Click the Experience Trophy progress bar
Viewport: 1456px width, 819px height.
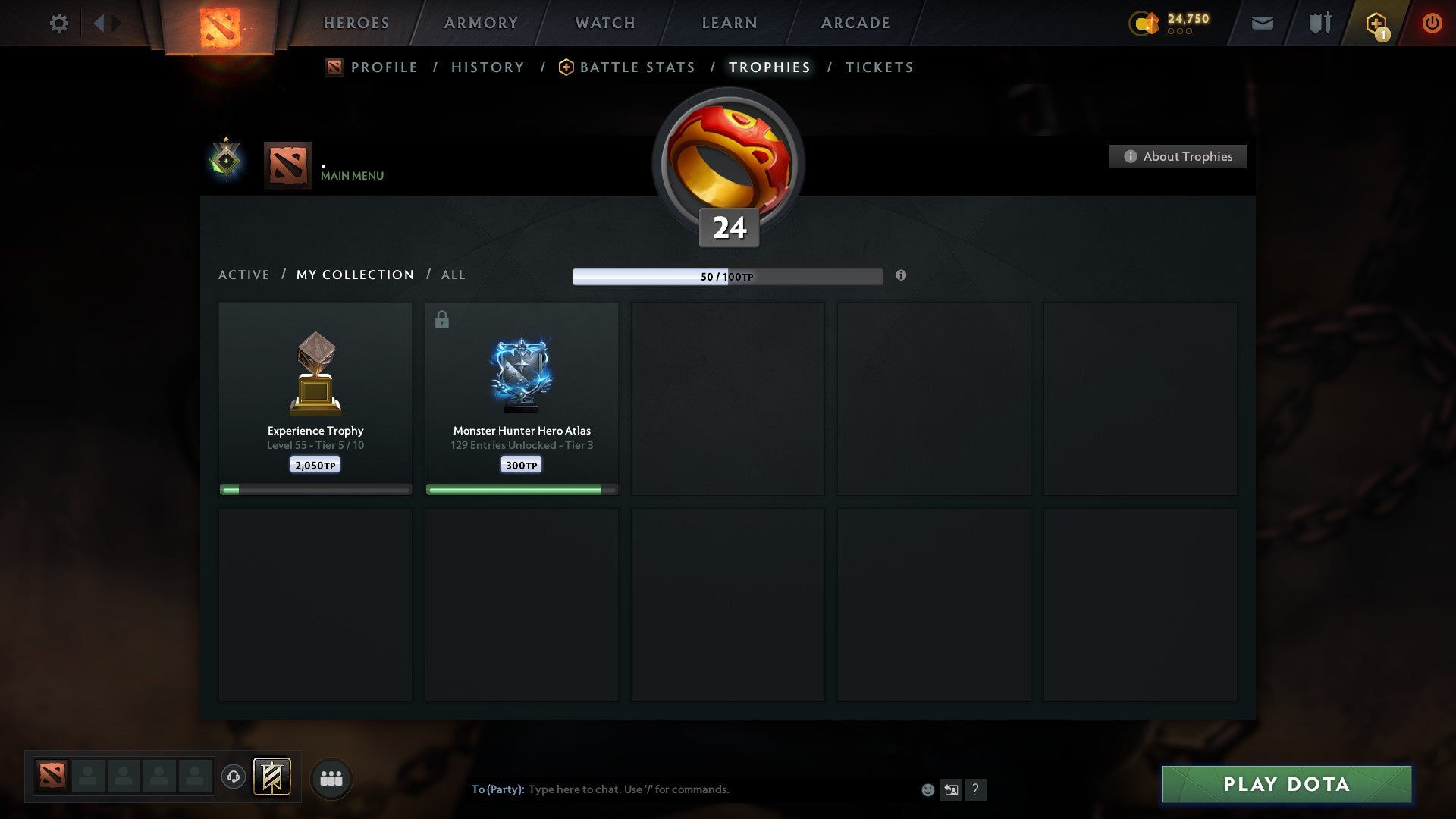point(315,489)
